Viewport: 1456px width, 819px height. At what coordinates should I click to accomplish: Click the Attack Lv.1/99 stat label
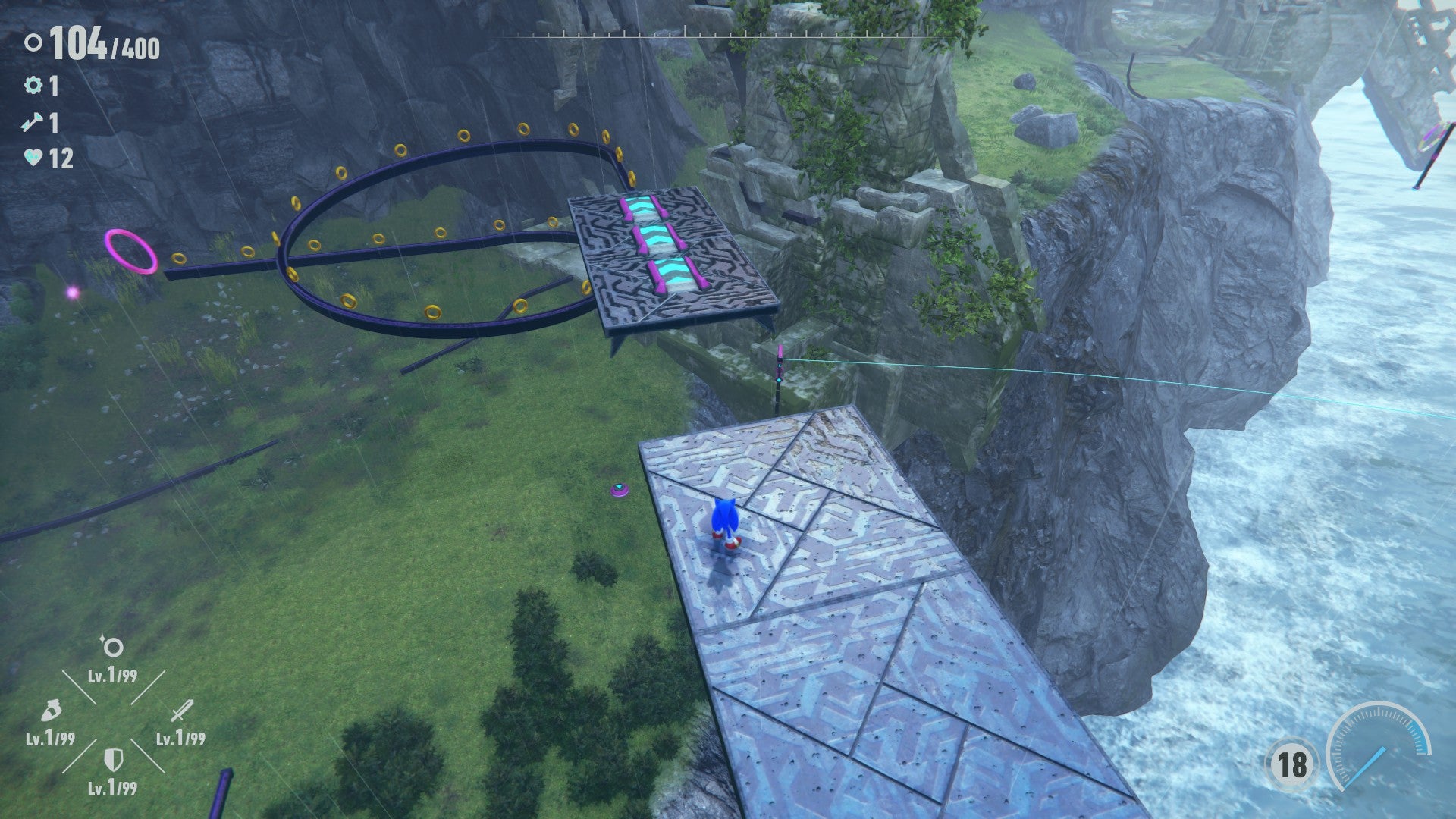coord(180,737)
